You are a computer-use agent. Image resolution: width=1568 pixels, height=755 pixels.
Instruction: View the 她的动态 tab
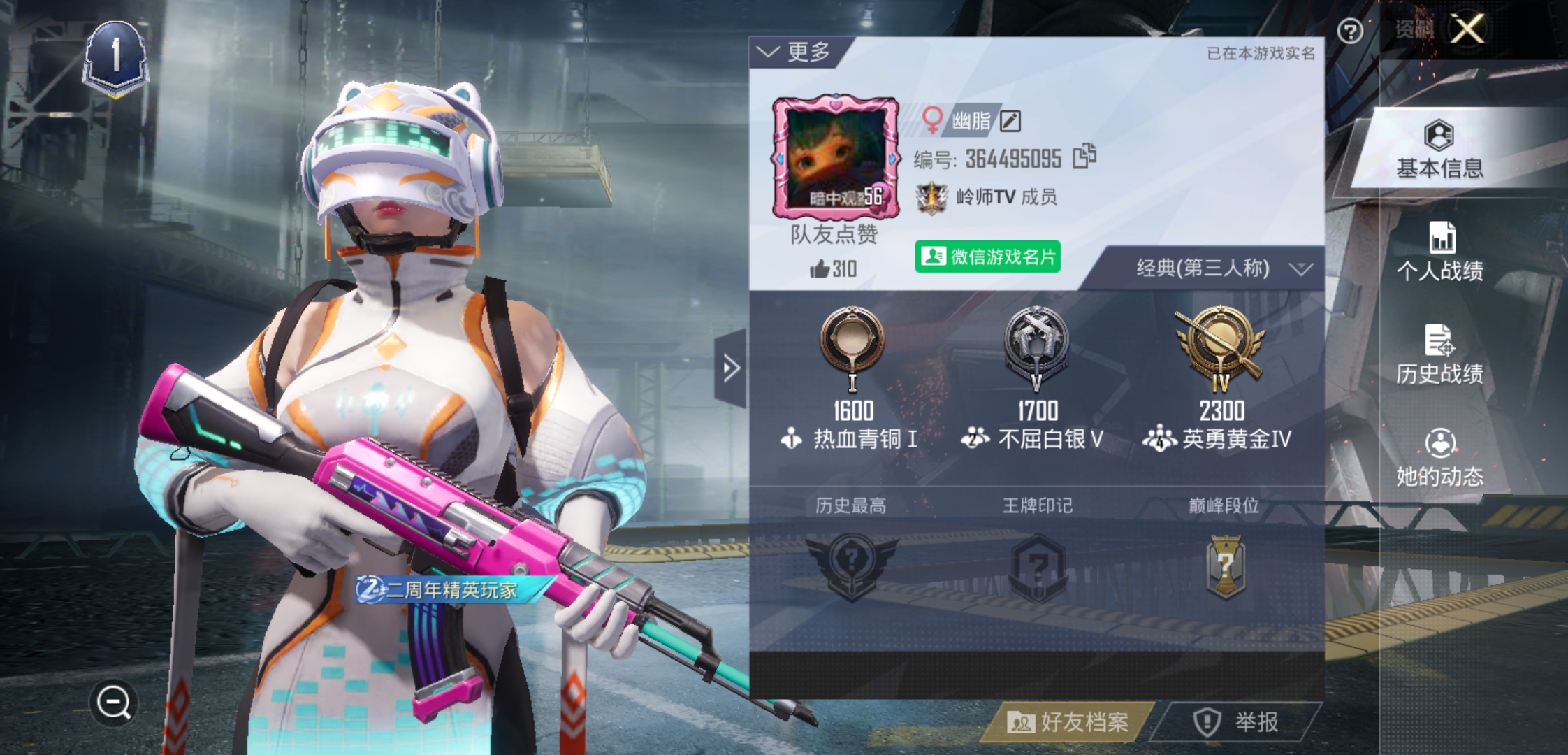click(1439, 458)
